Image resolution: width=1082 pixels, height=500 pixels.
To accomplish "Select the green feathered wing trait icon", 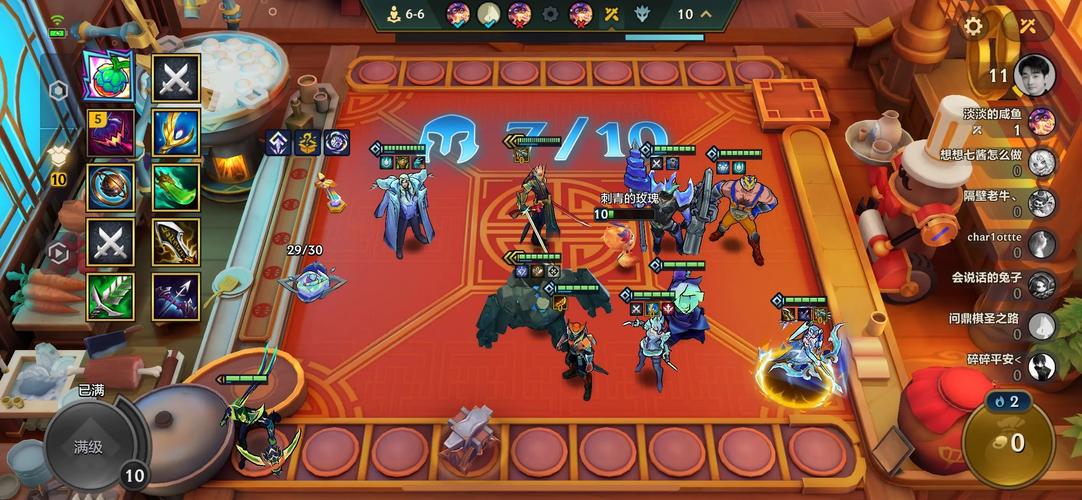I will 110,296.
